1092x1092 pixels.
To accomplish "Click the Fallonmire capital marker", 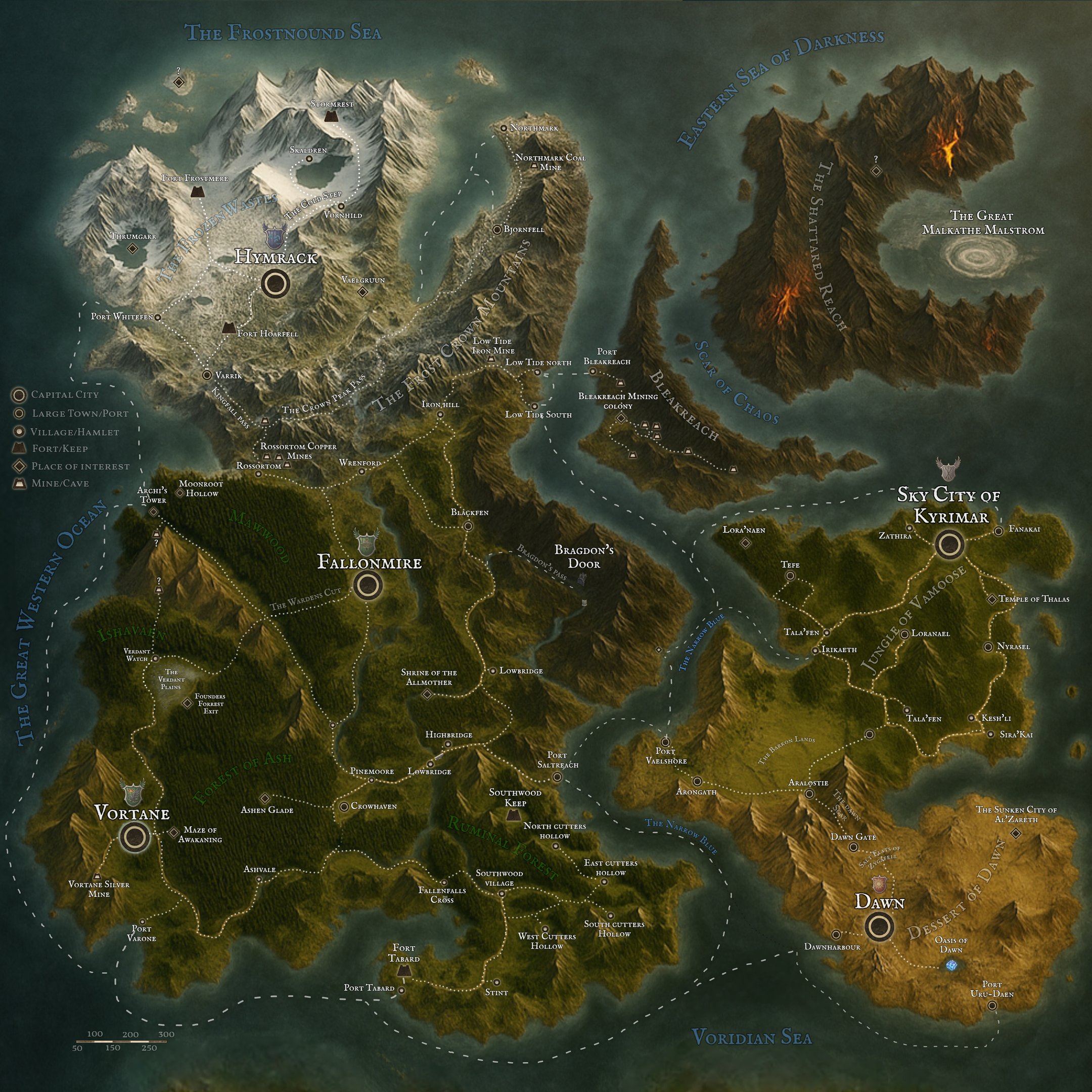I will 369,586.
